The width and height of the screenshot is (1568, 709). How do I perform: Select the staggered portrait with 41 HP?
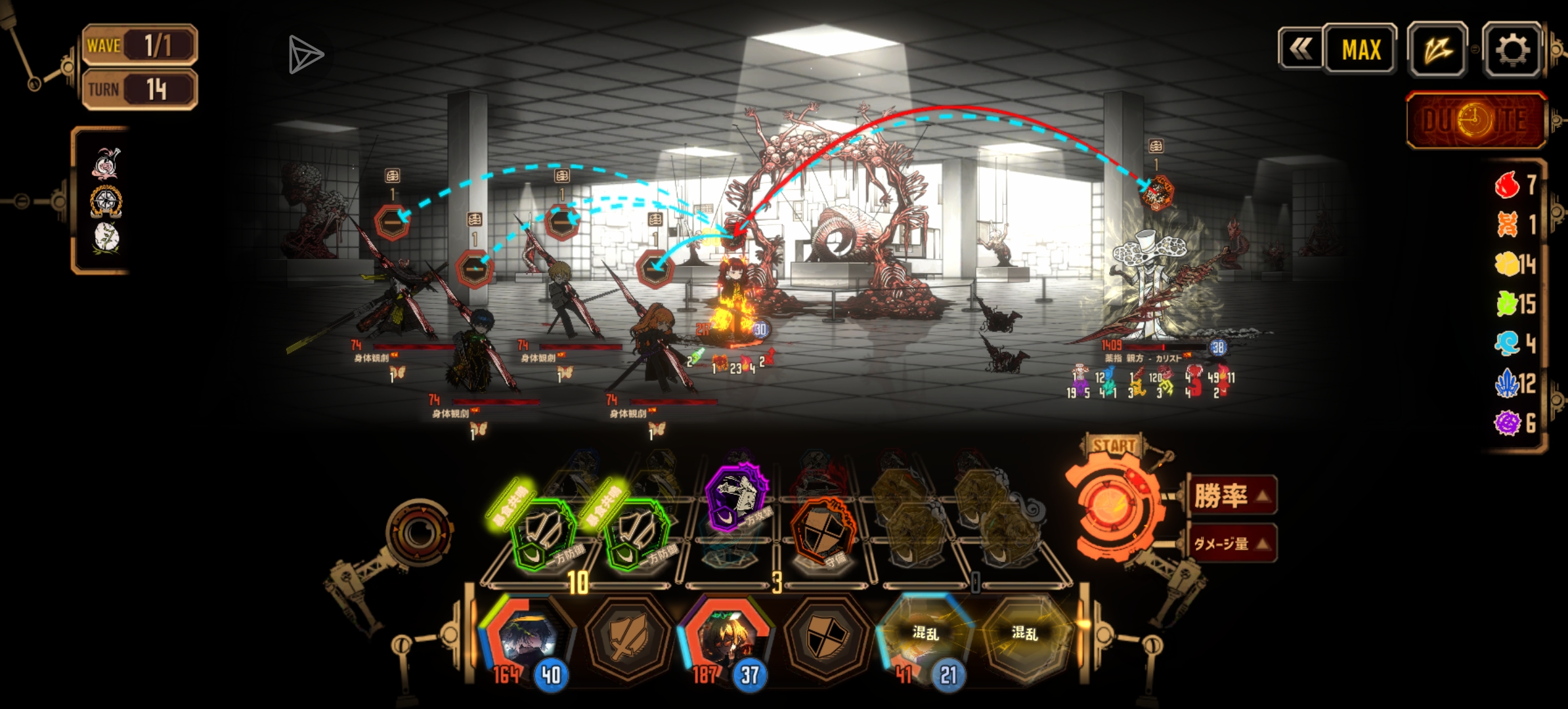click(926, 638)
